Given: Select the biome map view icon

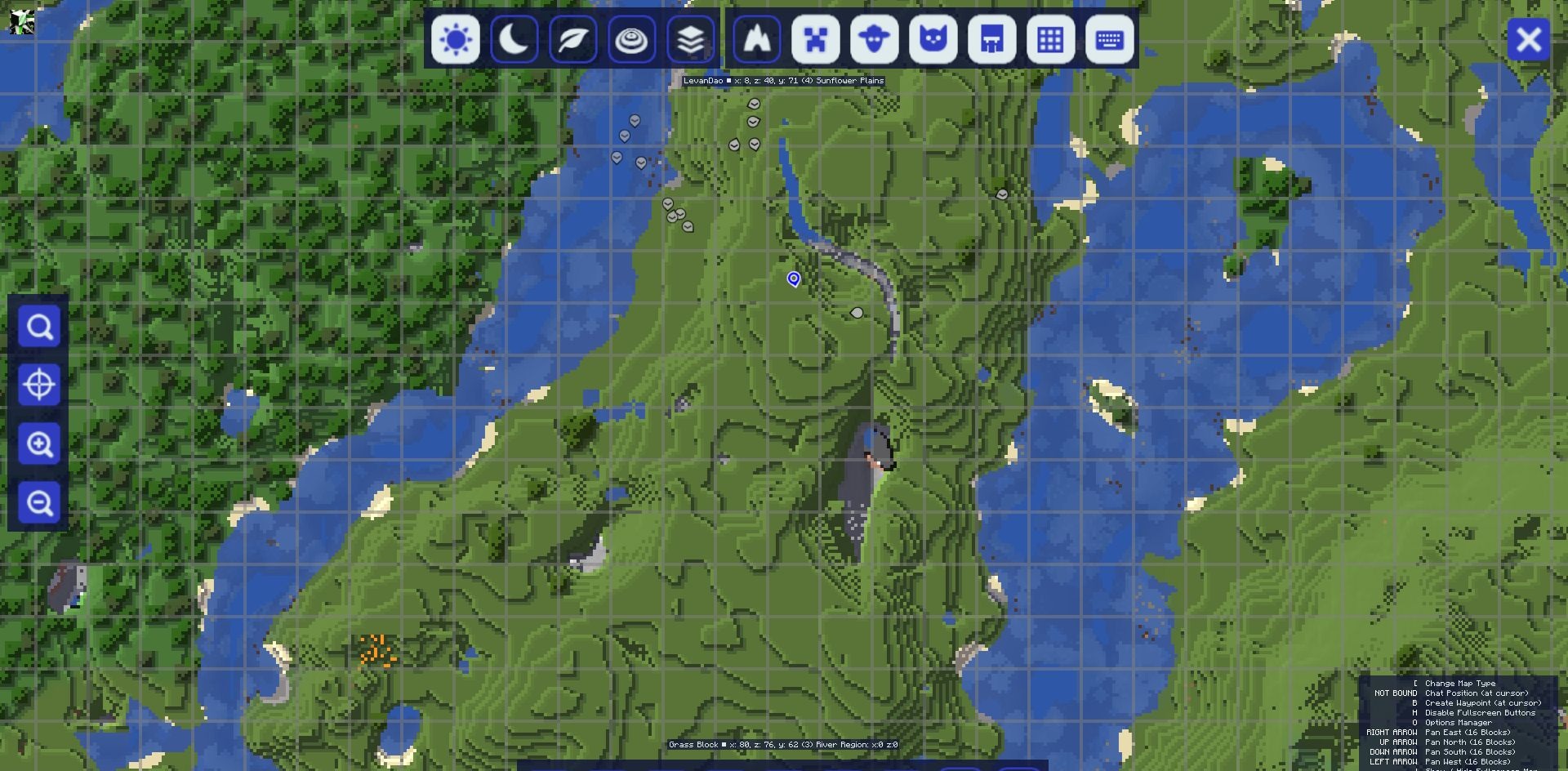Looking at the screenshot, I should 631,39.
